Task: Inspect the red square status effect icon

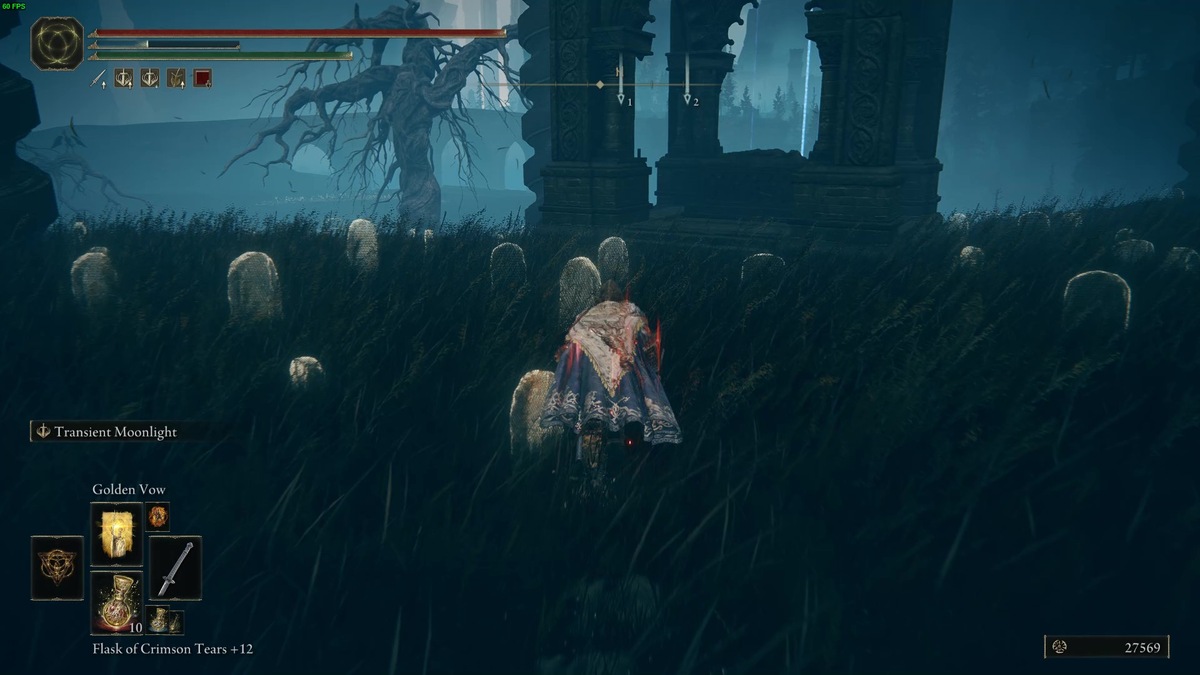Action: [x=202, y=78]
